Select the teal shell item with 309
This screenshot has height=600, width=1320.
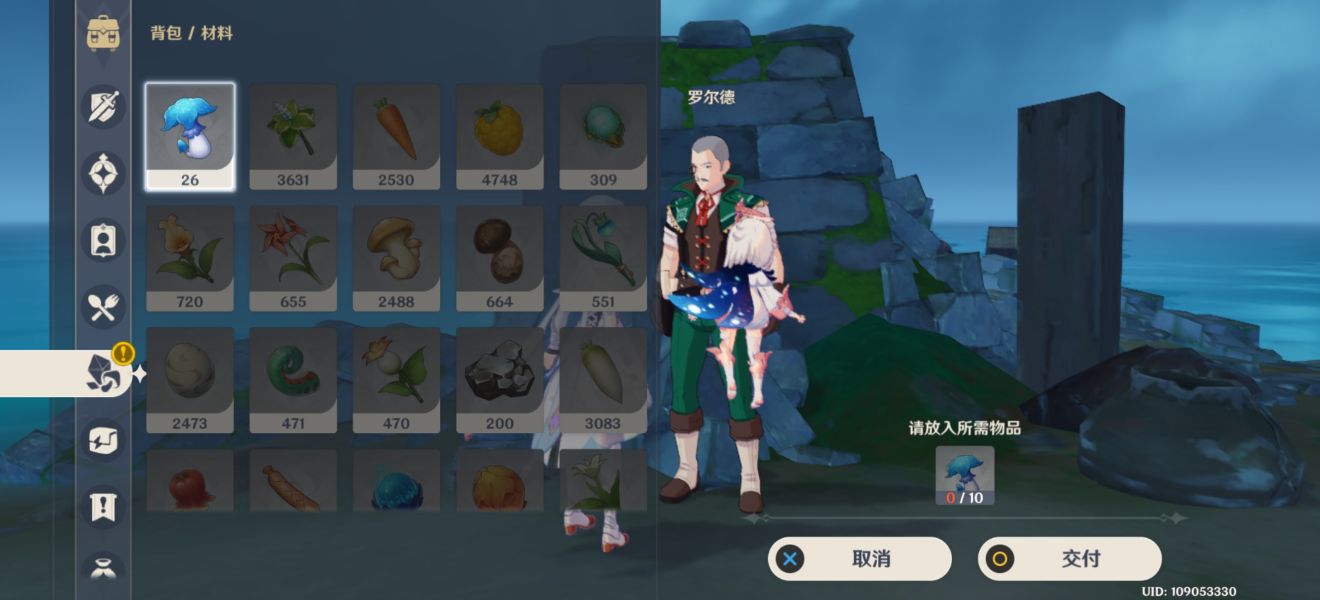click(602, 135)
